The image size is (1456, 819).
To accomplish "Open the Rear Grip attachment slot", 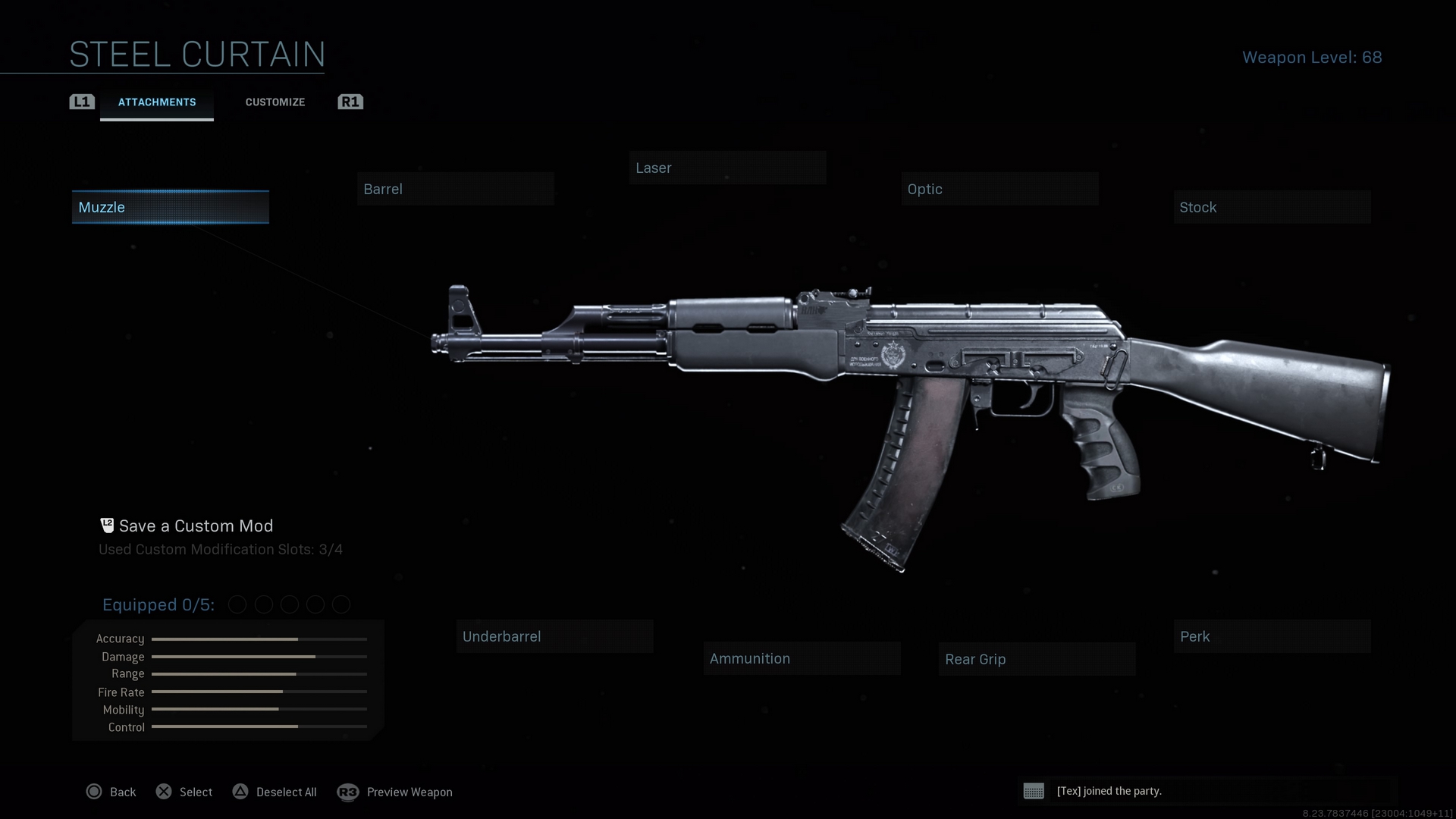I will click(1037, 659).
